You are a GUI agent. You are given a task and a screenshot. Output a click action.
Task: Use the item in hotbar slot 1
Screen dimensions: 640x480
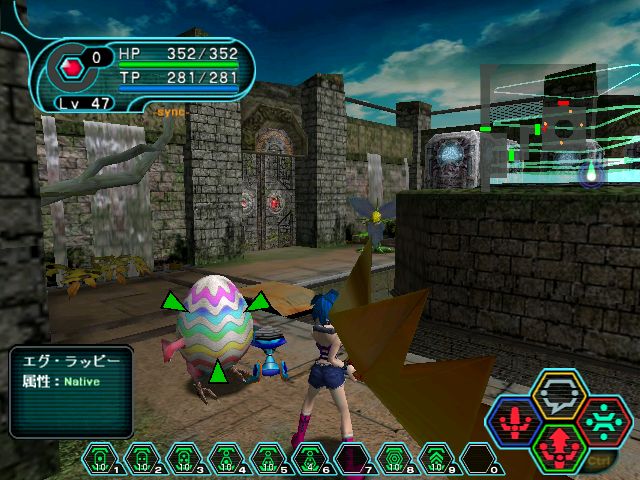pyautogui.click(x=101, y=460)
